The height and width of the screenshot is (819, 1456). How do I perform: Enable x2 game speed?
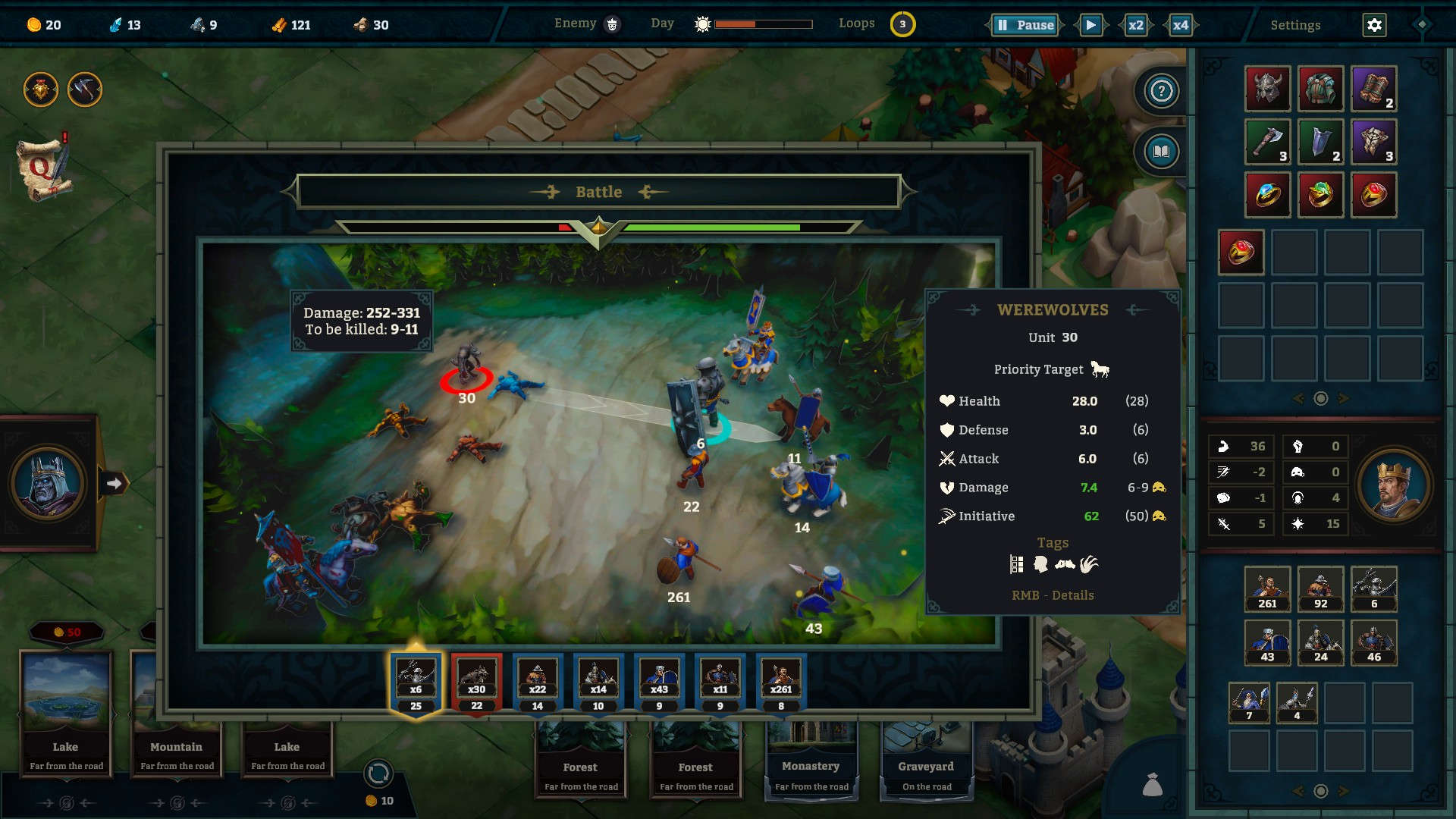[1135, 24]
